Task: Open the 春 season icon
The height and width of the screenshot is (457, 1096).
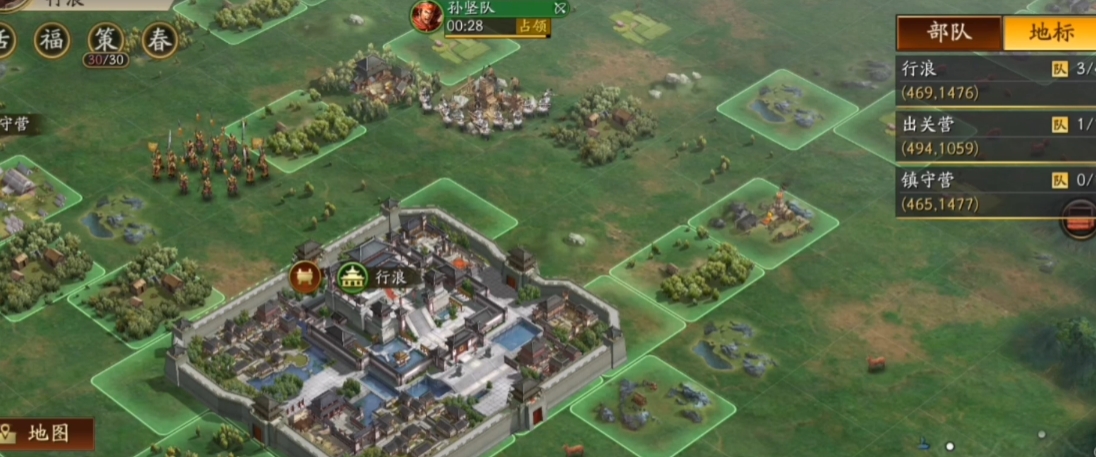Action: 159,40
